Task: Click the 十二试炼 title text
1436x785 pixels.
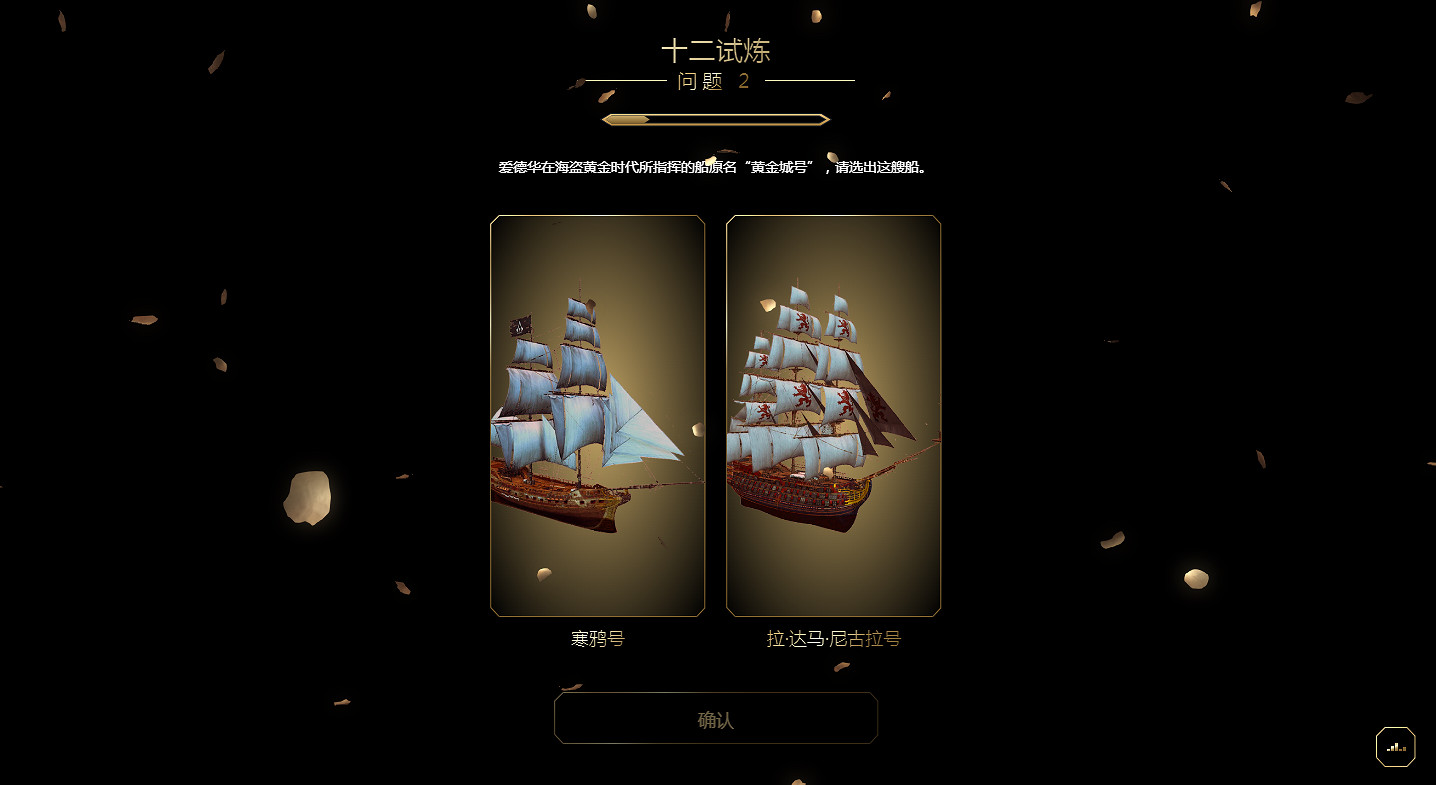Action: click(x=716, y=49)
